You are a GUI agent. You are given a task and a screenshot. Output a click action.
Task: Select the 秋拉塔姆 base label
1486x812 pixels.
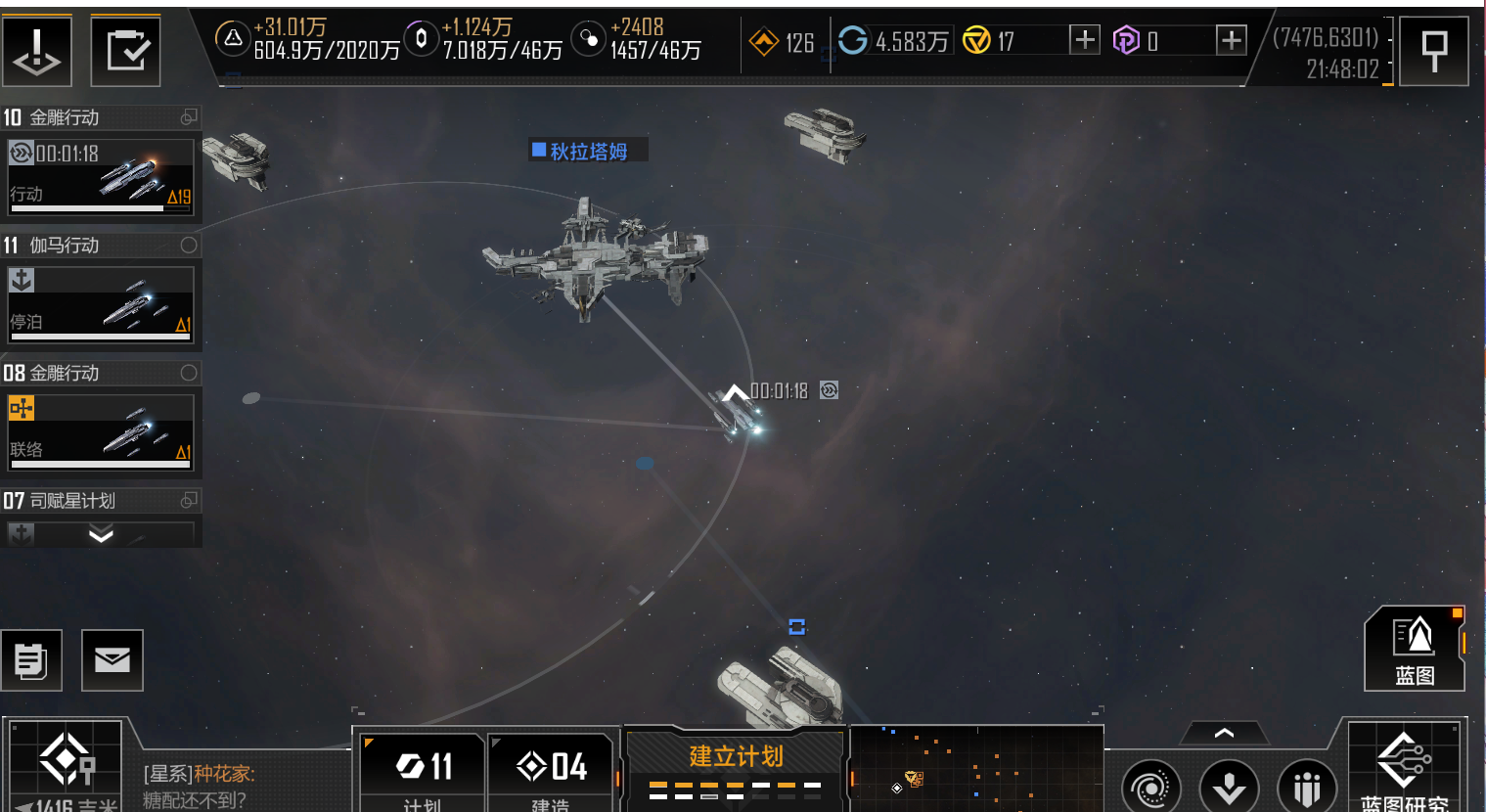click(588, 151)
